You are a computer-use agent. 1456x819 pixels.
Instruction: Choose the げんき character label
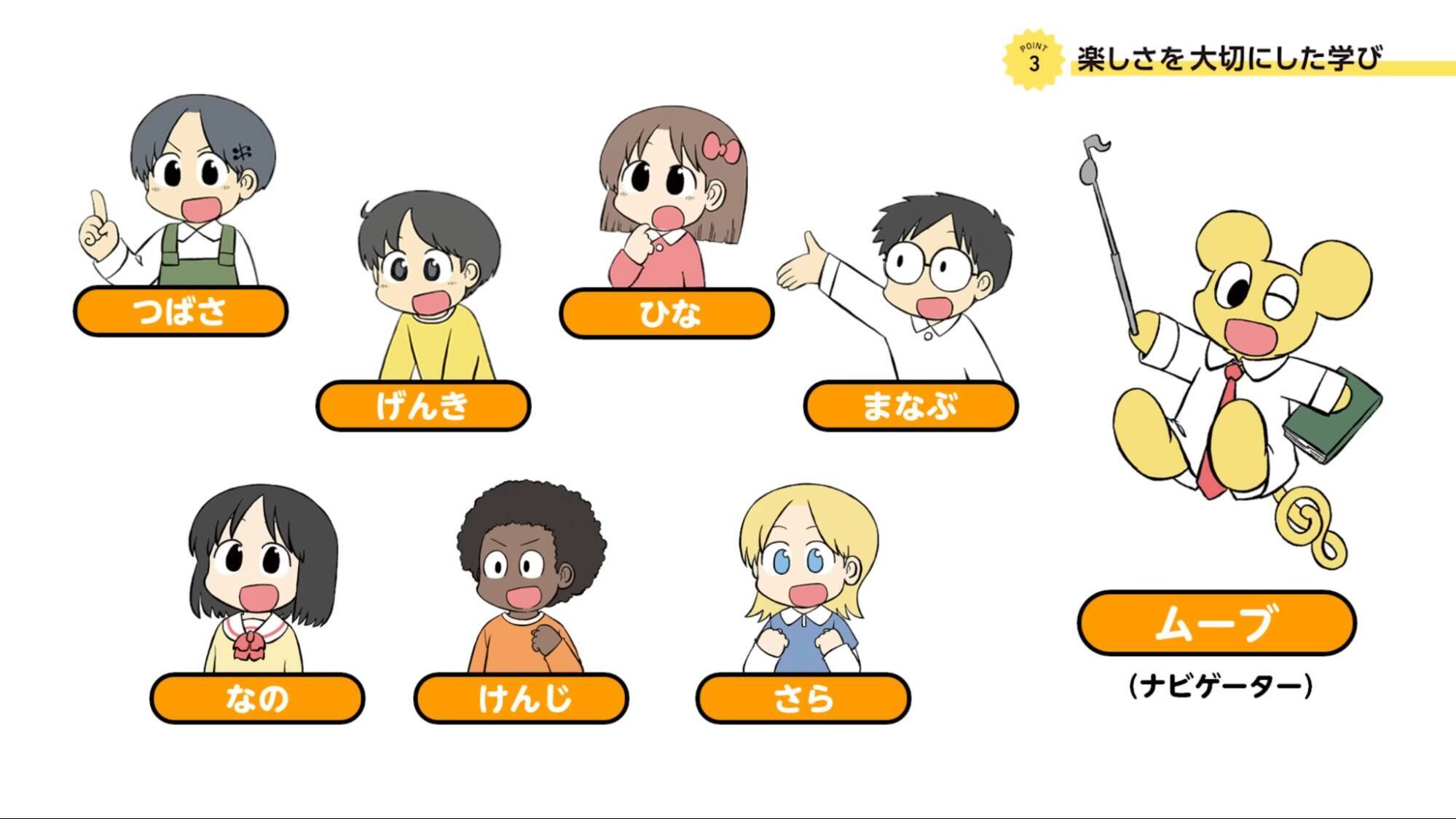click(423, 405)
